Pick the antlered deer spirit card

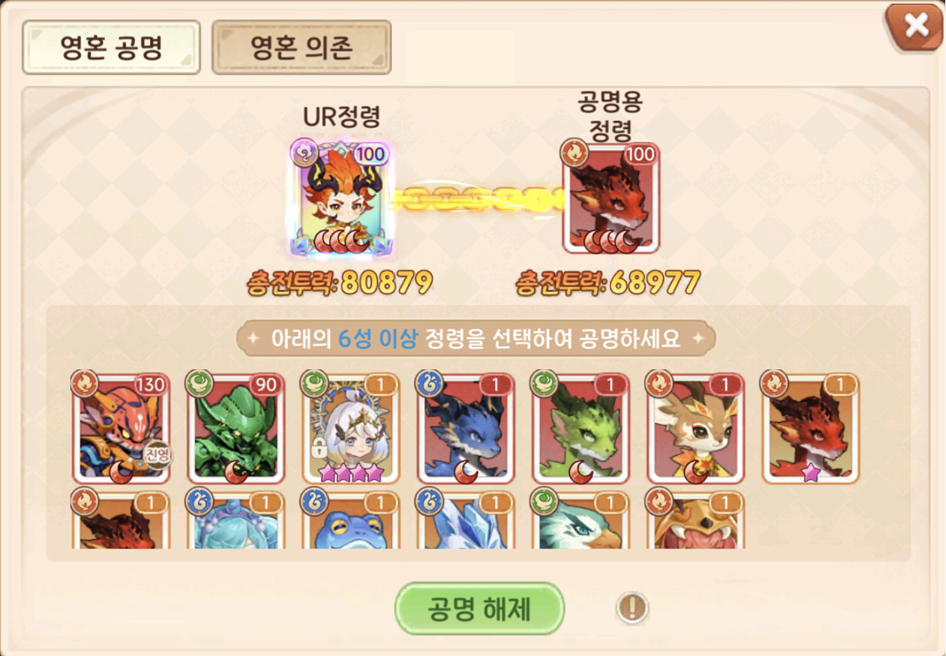pos(694,429)
